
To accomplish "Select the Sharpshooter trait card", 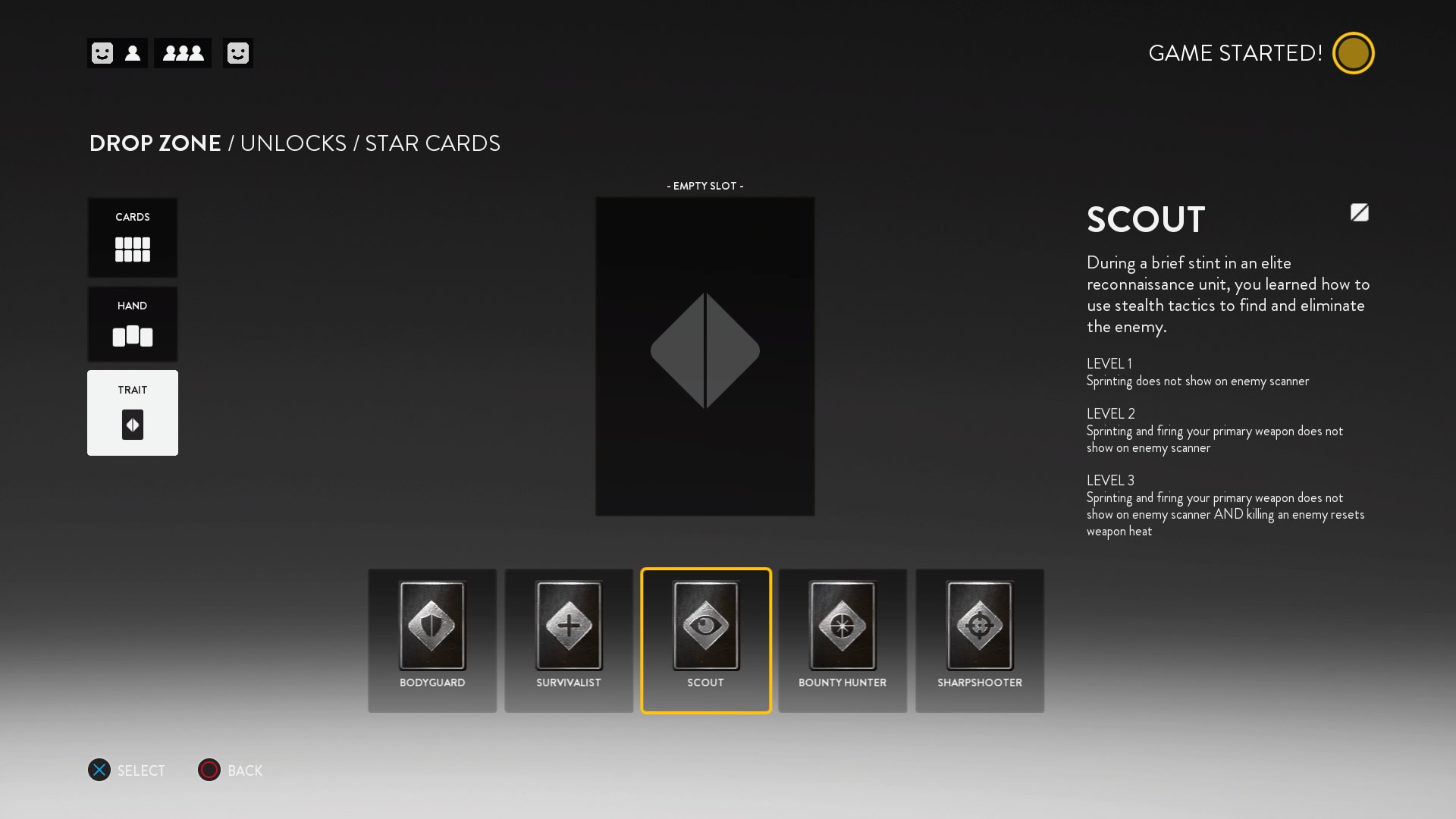I will coord(980,641).
